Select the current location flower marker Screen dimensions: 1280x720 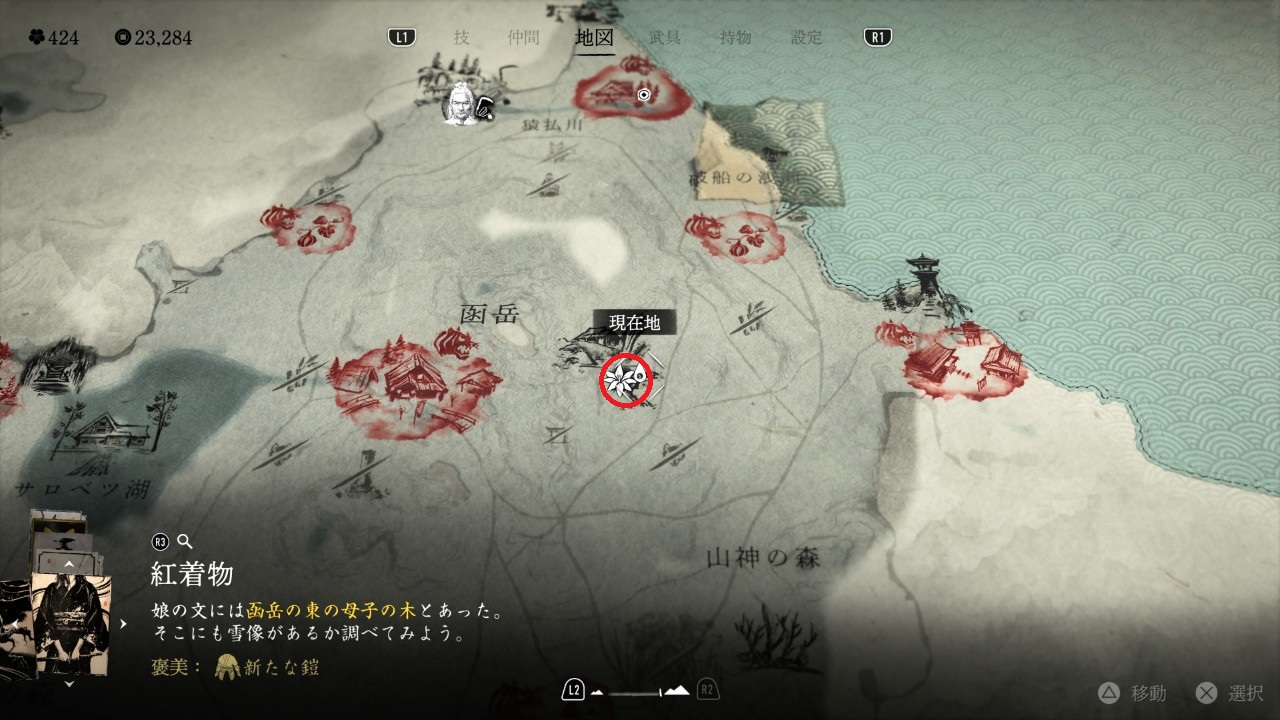[x=626, y=380]
